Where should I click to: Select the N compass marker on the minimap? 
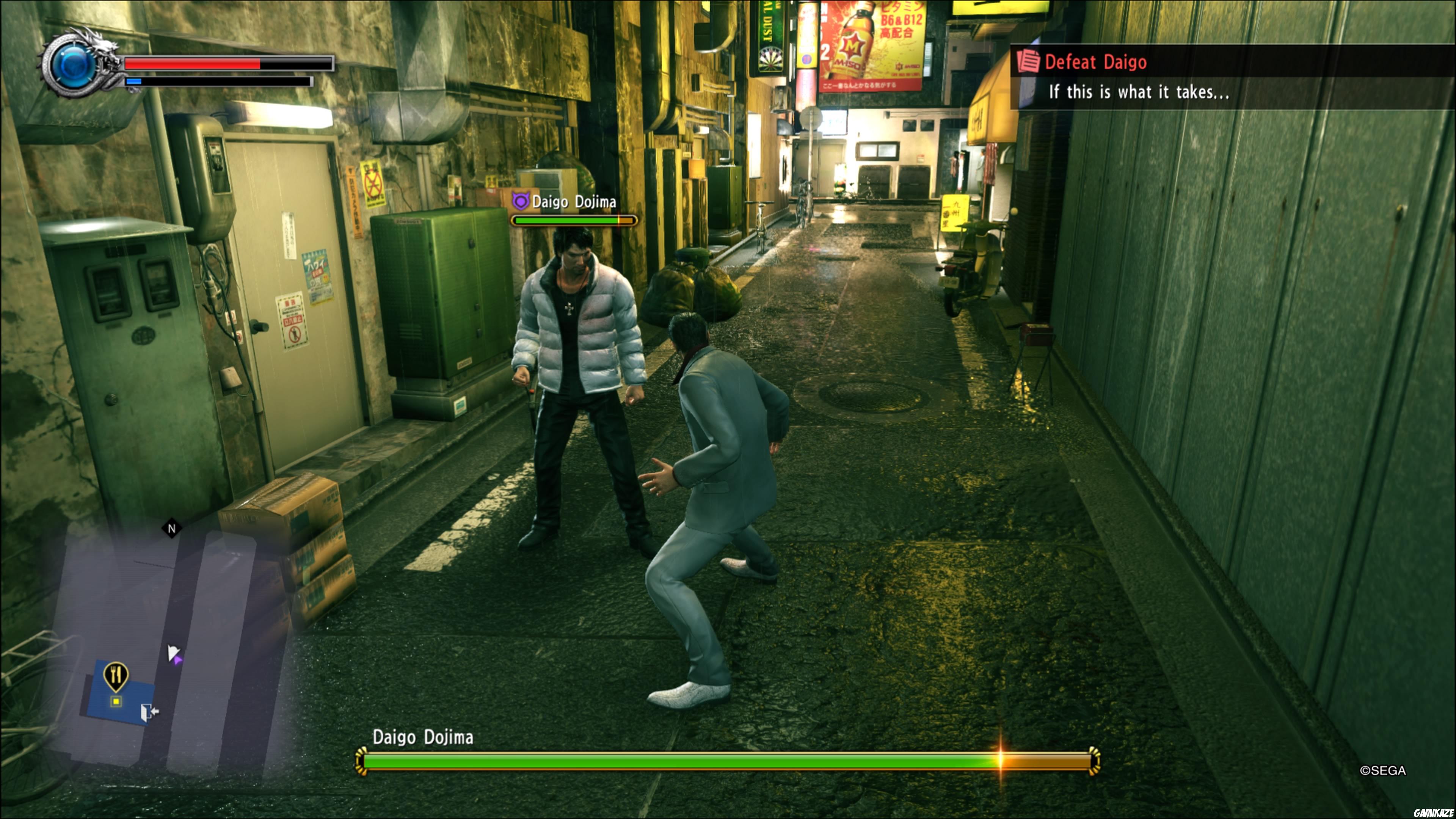[x=171, y=528]
